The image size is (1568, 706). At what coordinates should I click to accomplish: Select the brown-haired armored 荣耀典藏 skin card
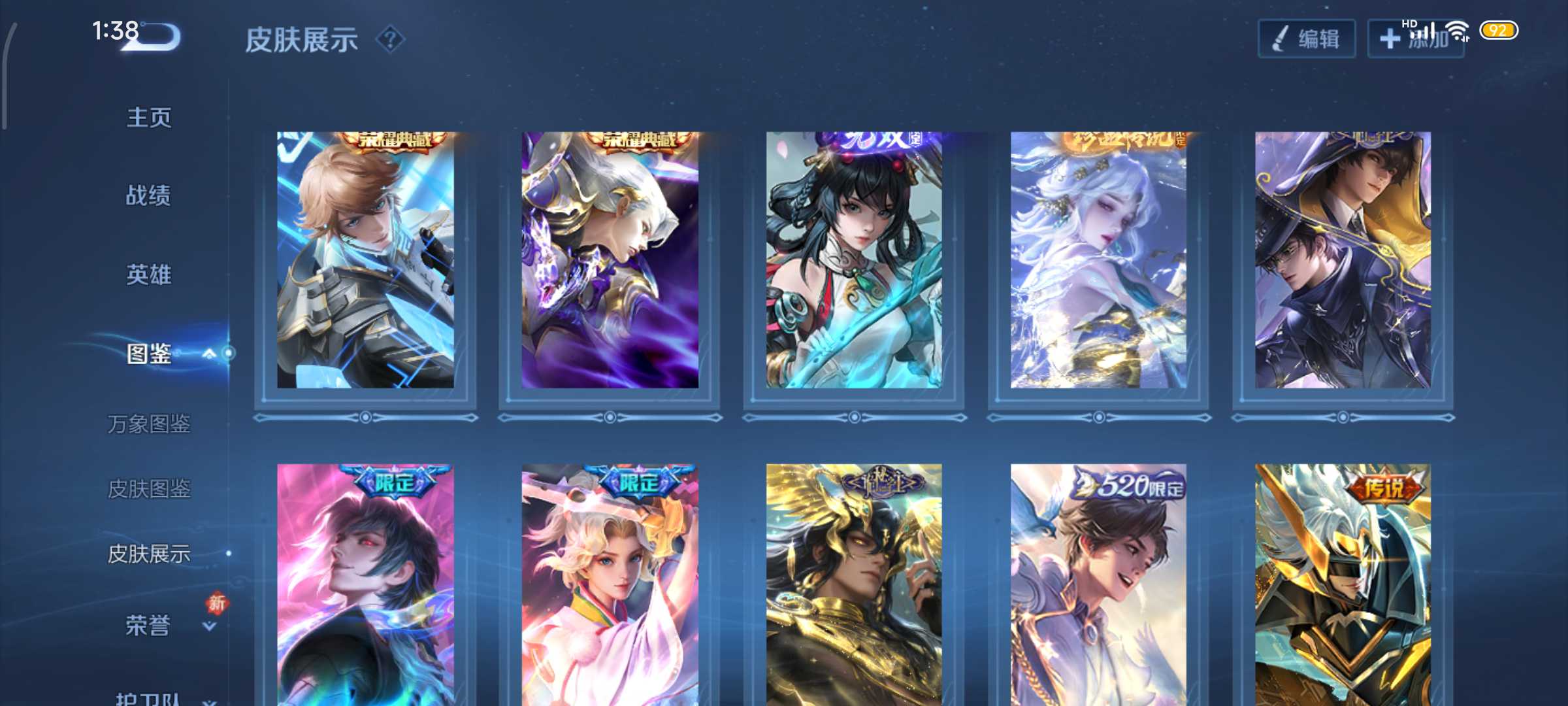(x=365, y=260)
